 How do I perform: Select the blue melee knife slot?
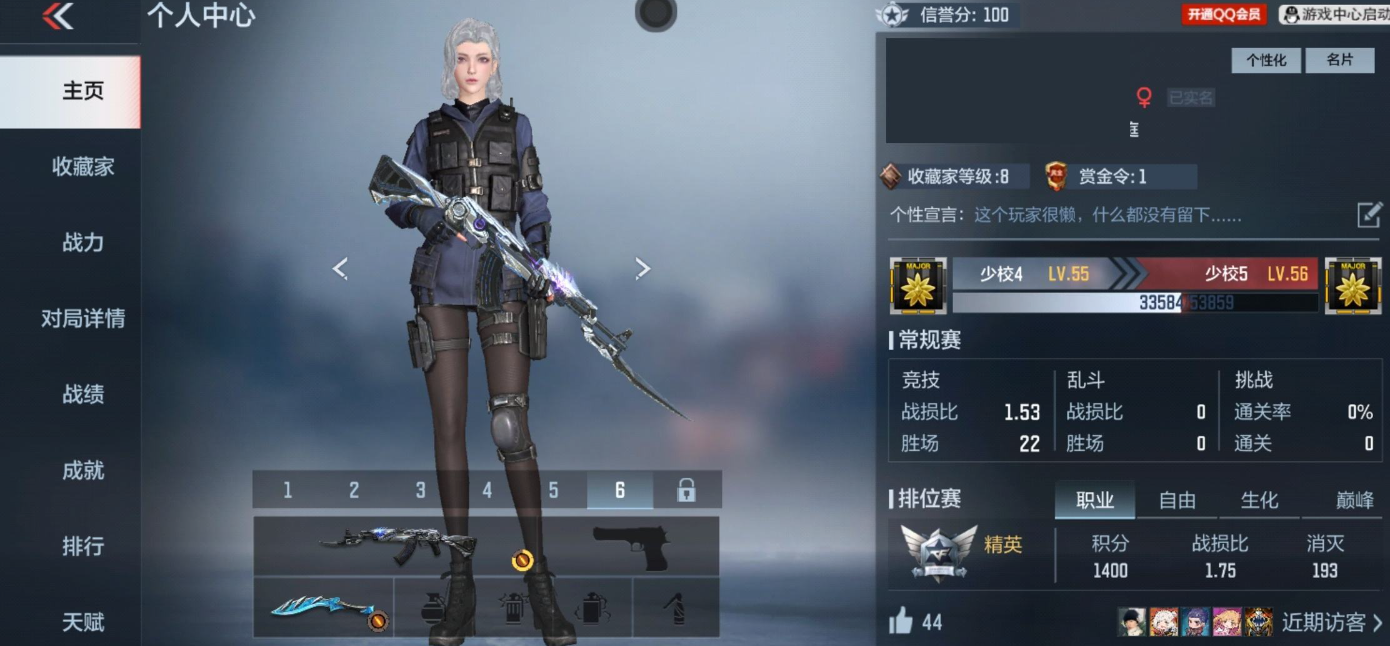[323, 608]
